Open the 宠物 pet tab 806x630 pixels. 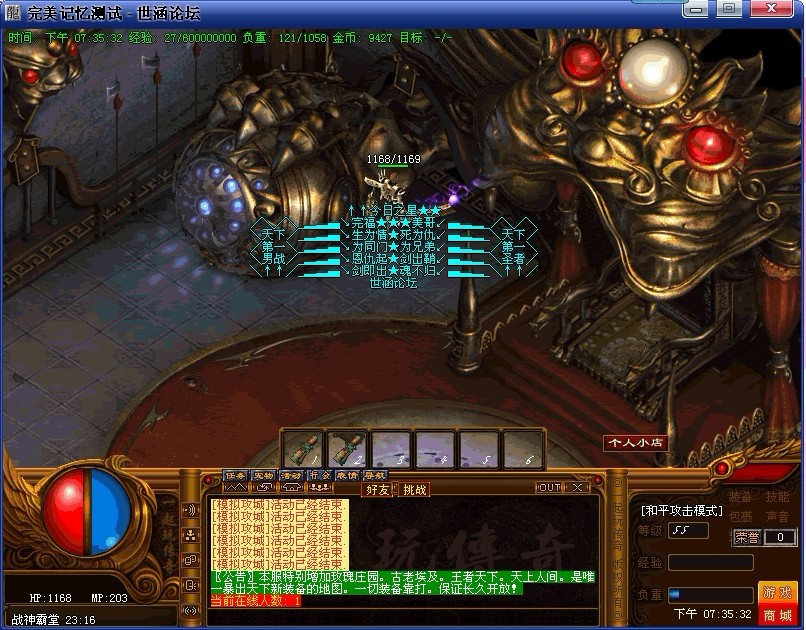coord(262,475)
